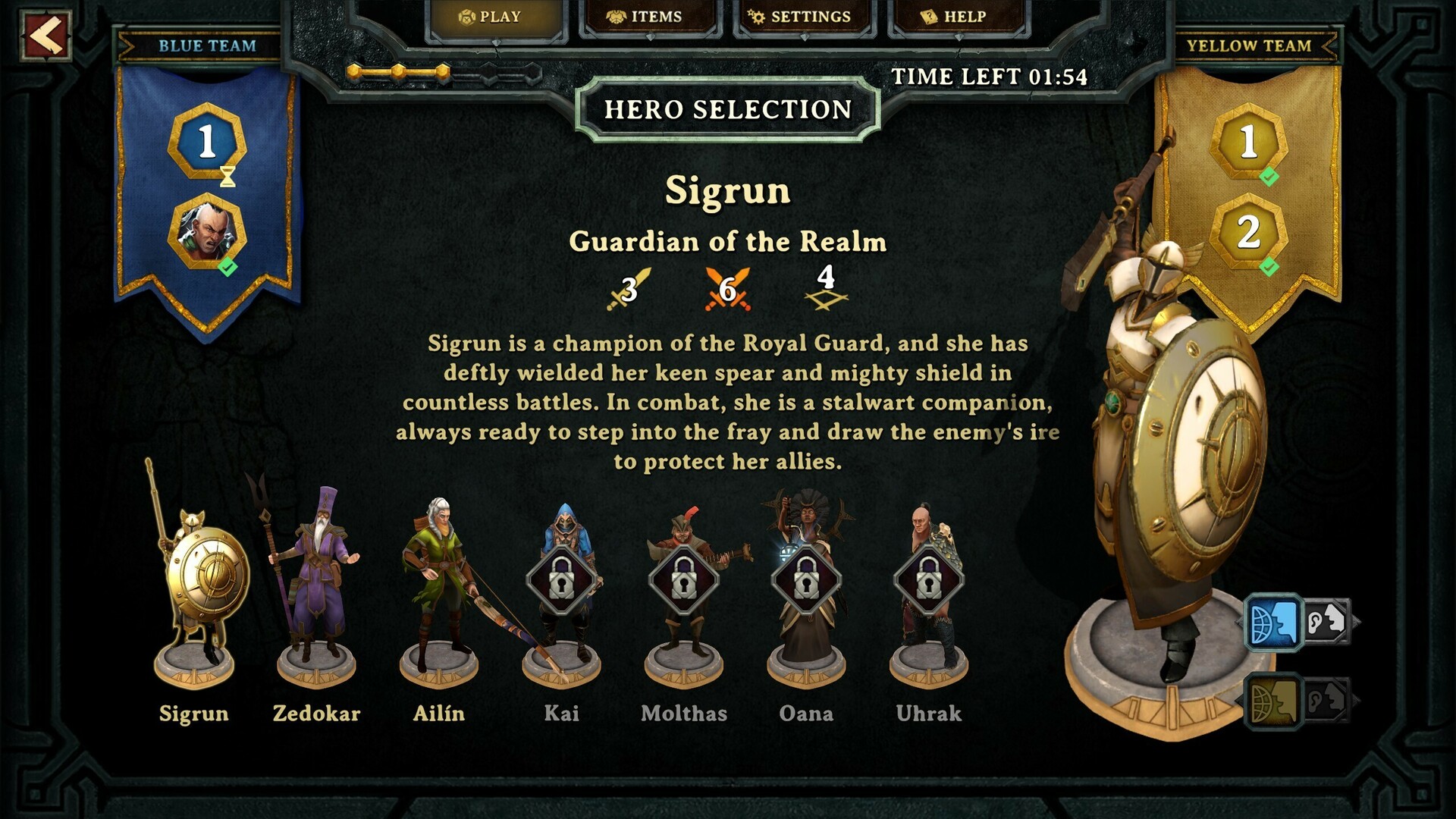
Task: Show the Help tab
Action: 957,17
